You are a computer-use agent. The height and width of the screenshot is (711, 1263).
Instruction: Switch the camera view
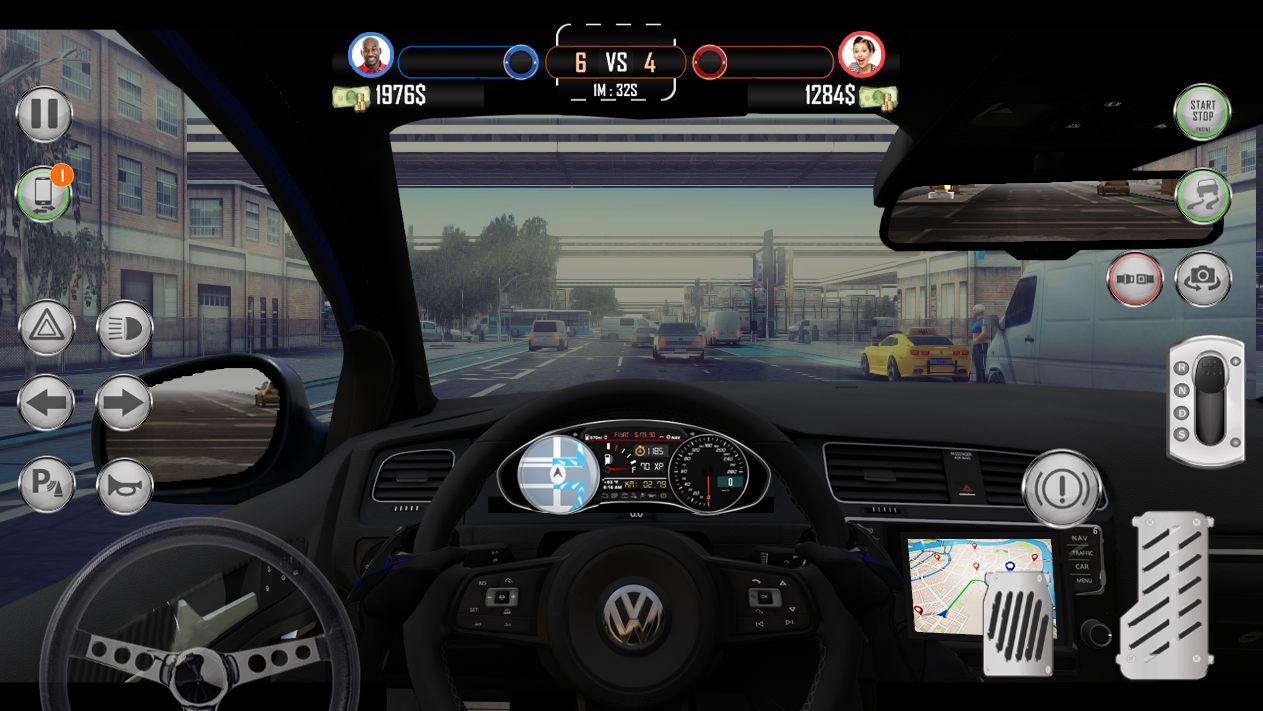point(1203,279)
